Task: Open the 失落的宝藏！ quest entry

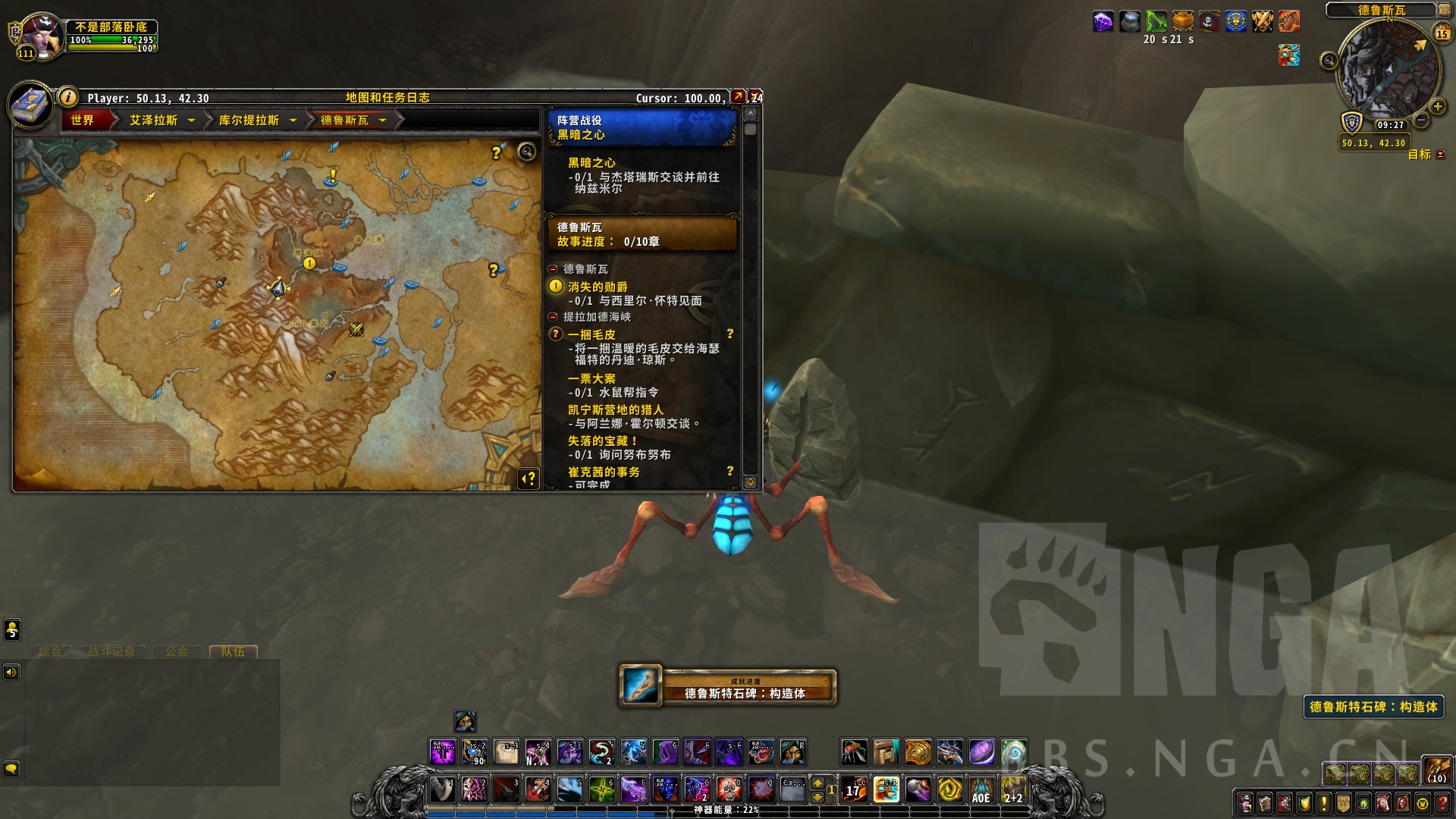Action: click(x=603, y=441)
